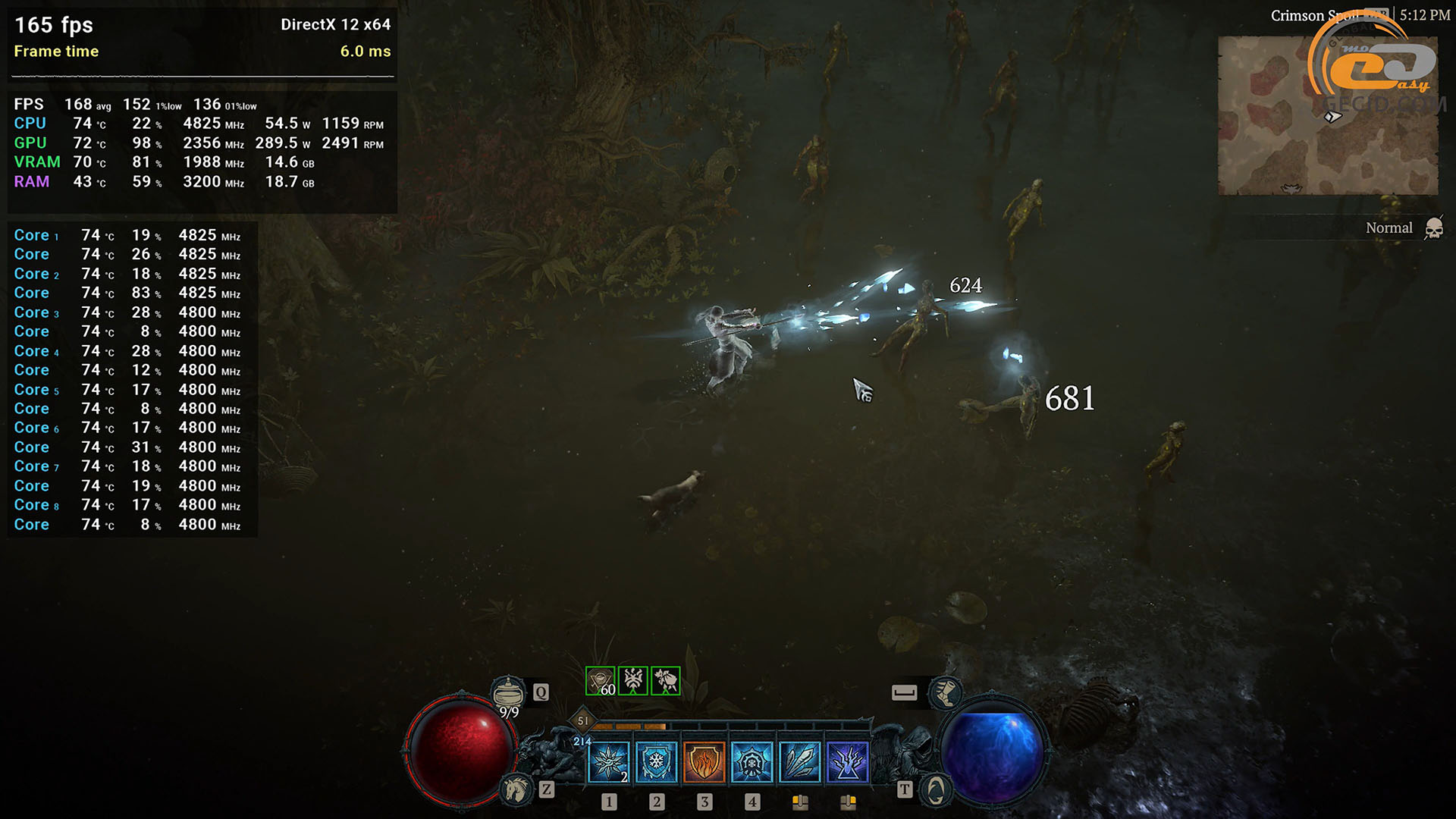Activate the purple lightning skill
1456x819 pixels.
[848, 761]
